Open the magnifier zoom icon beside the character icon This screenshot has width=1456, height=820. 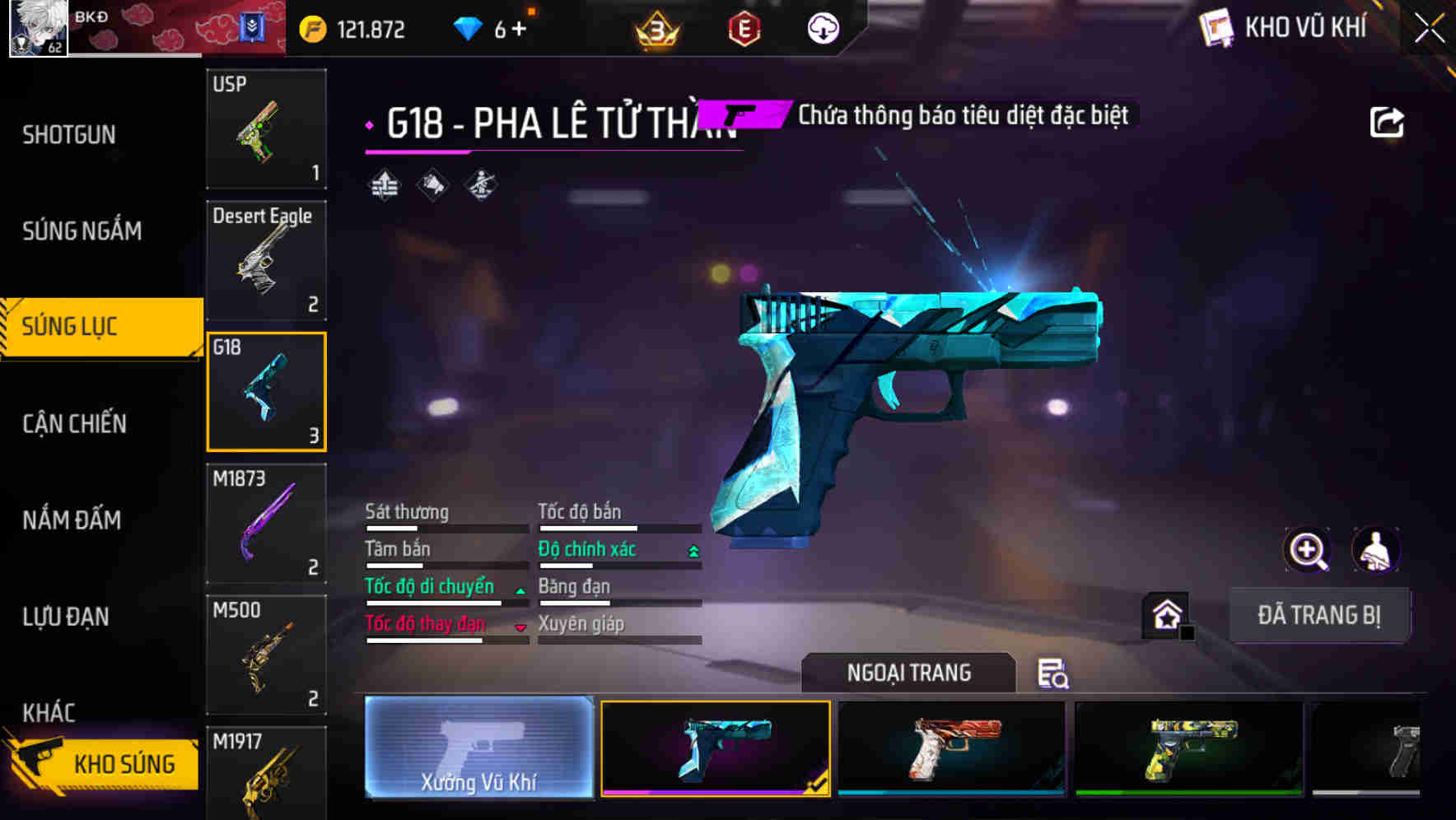pyautogui.click(x=1308, y=550)
